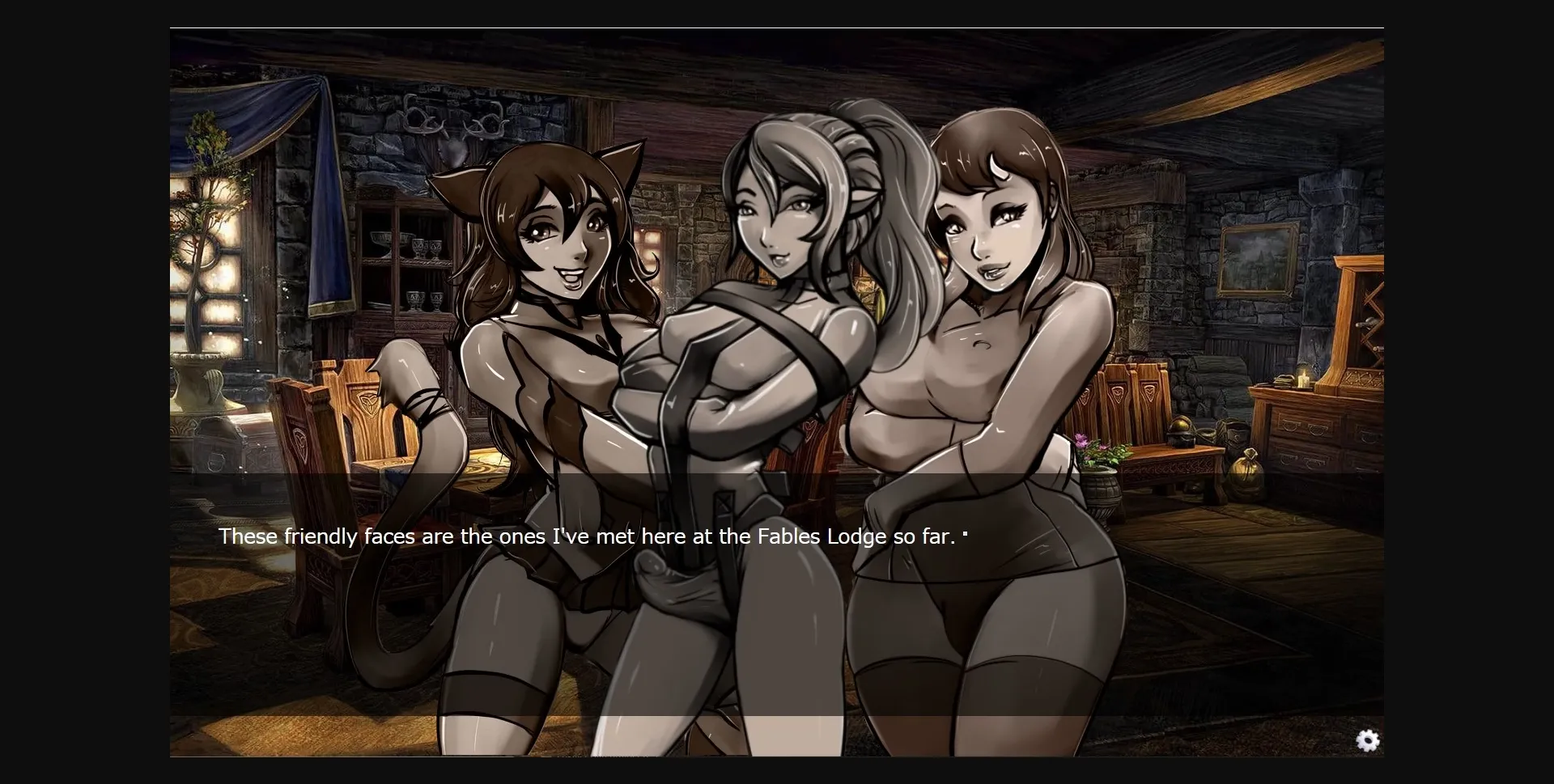This screenshot has width=1554, height=784.
Task: Click the gear icon in the bottom-right corner
Action: tap(1369, 740)
